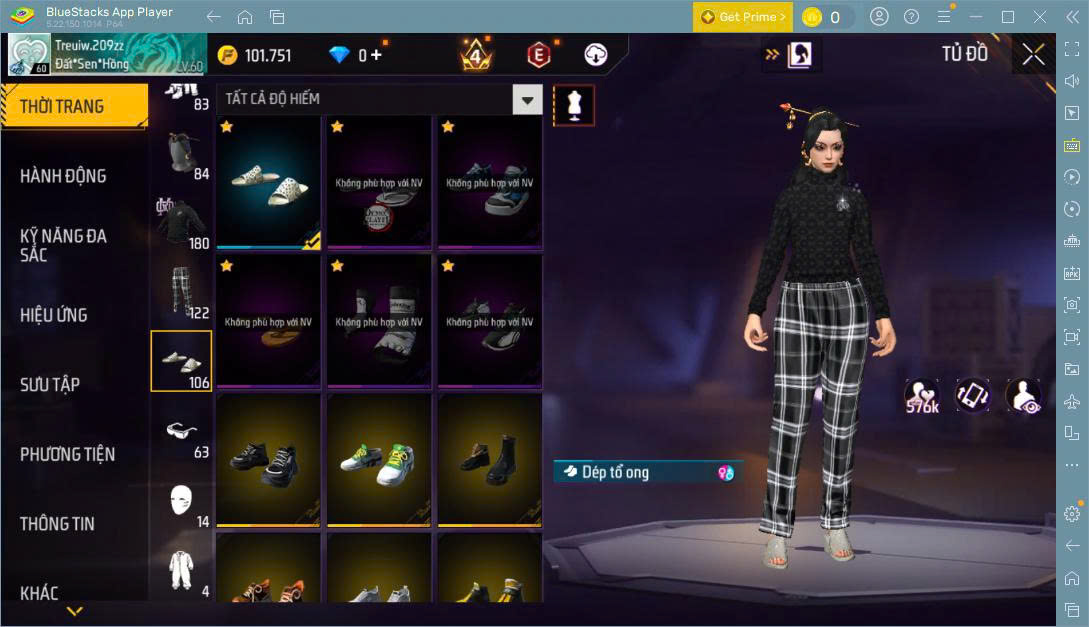Open the HÀNH ĐỘNG category
The image size is (1089, 627).
[63, 176]
